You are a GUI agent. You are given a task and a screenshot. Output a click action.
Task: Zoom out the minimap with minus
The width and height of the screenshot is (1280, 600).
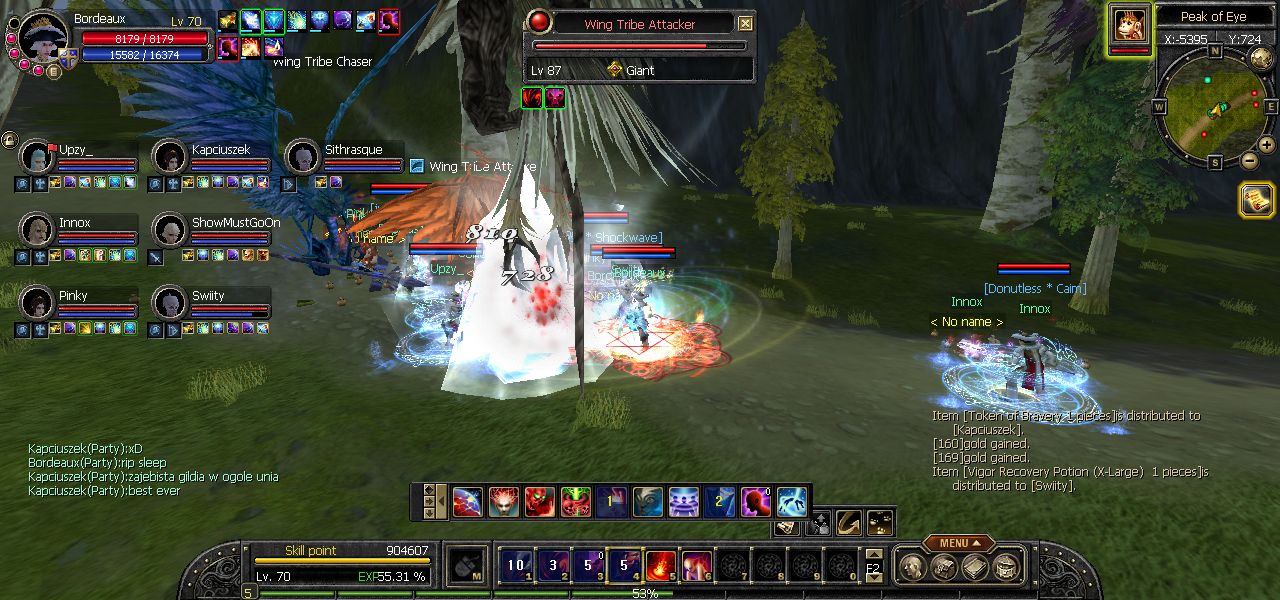coord(1250,160)
